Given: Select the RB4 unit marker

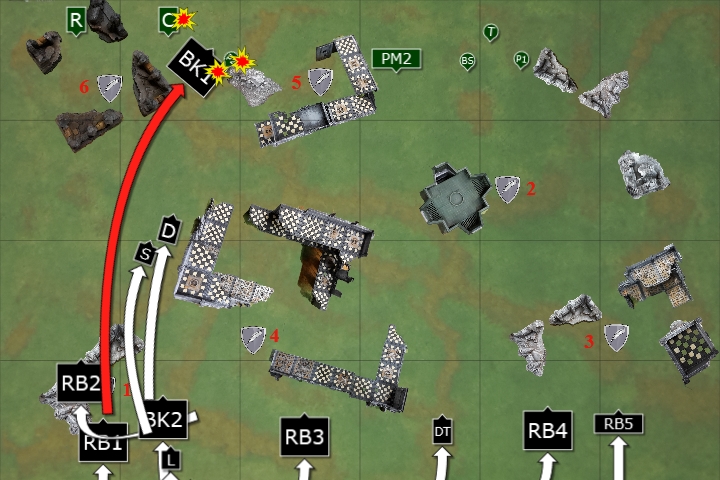Looking at the screenshot, I should tap(548, 430).
